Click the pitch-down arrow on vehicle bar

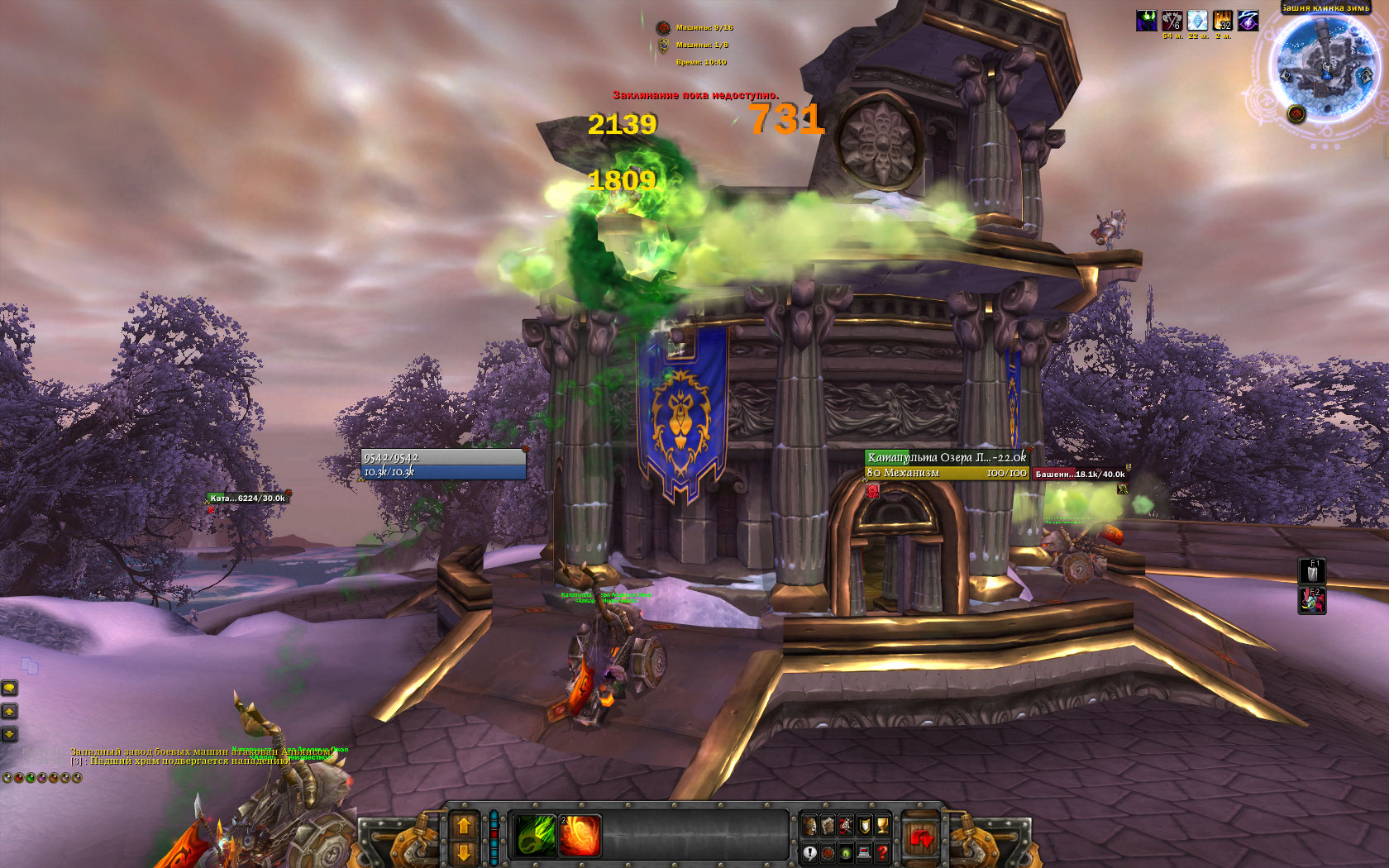click(x=464, y=851)
